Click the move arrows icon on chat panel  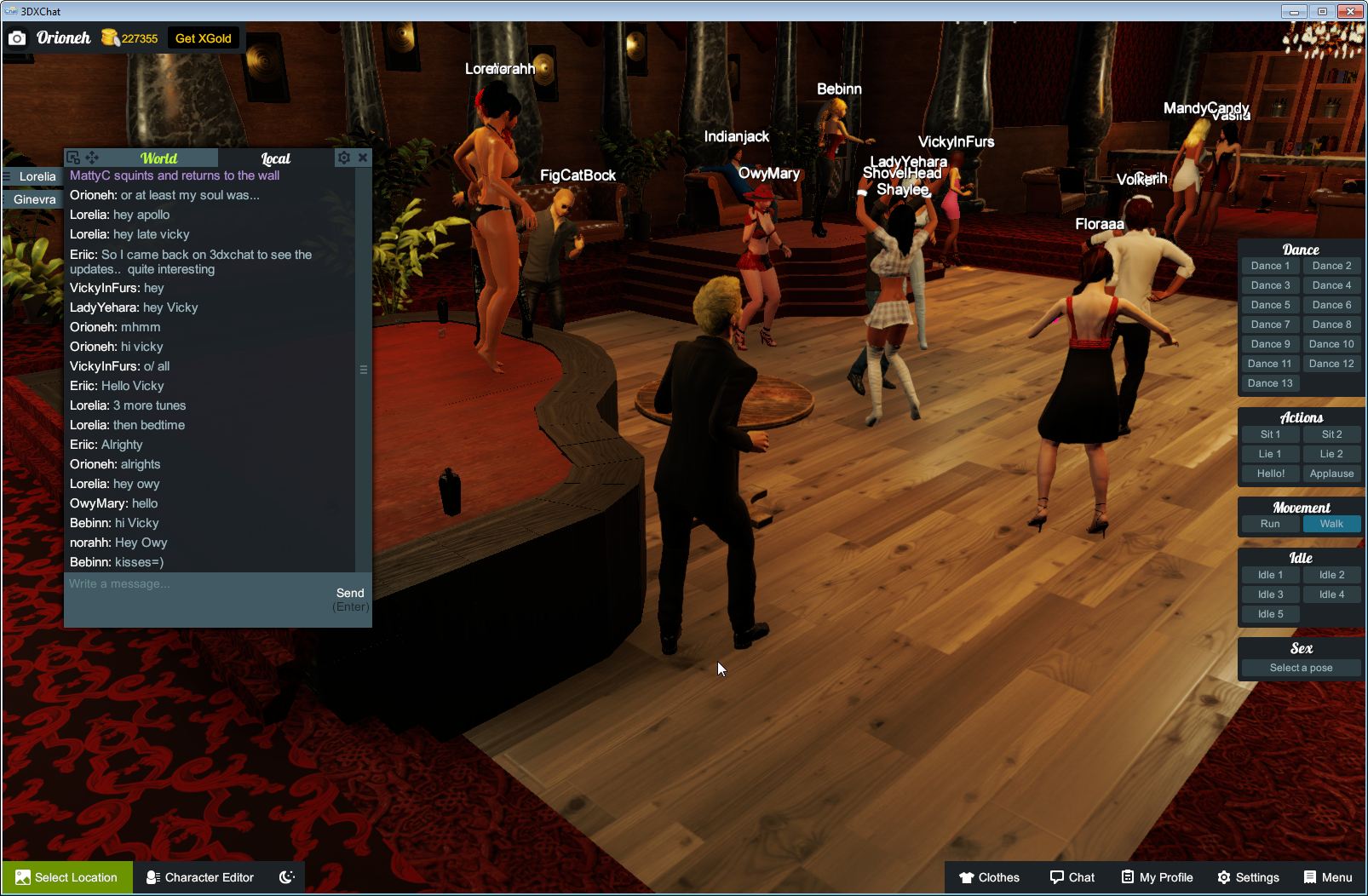pos(91,158)
